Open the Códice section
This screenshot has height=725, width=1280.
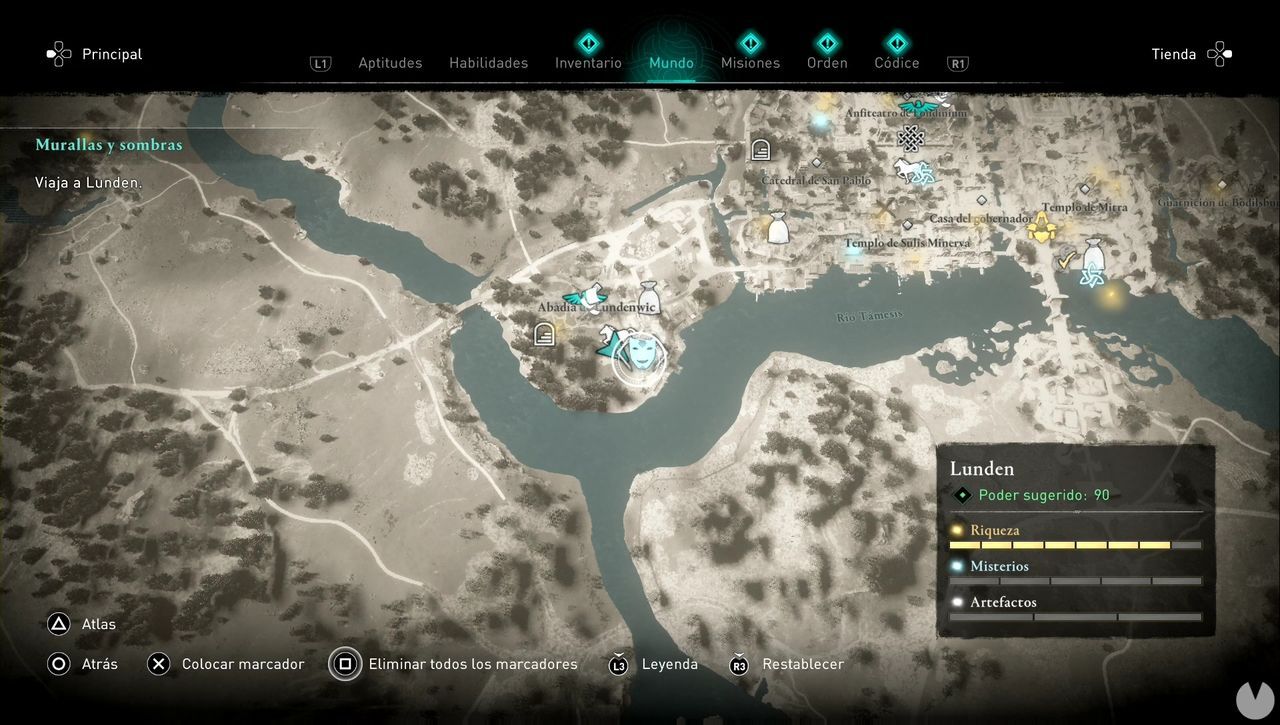pos(896,62)
